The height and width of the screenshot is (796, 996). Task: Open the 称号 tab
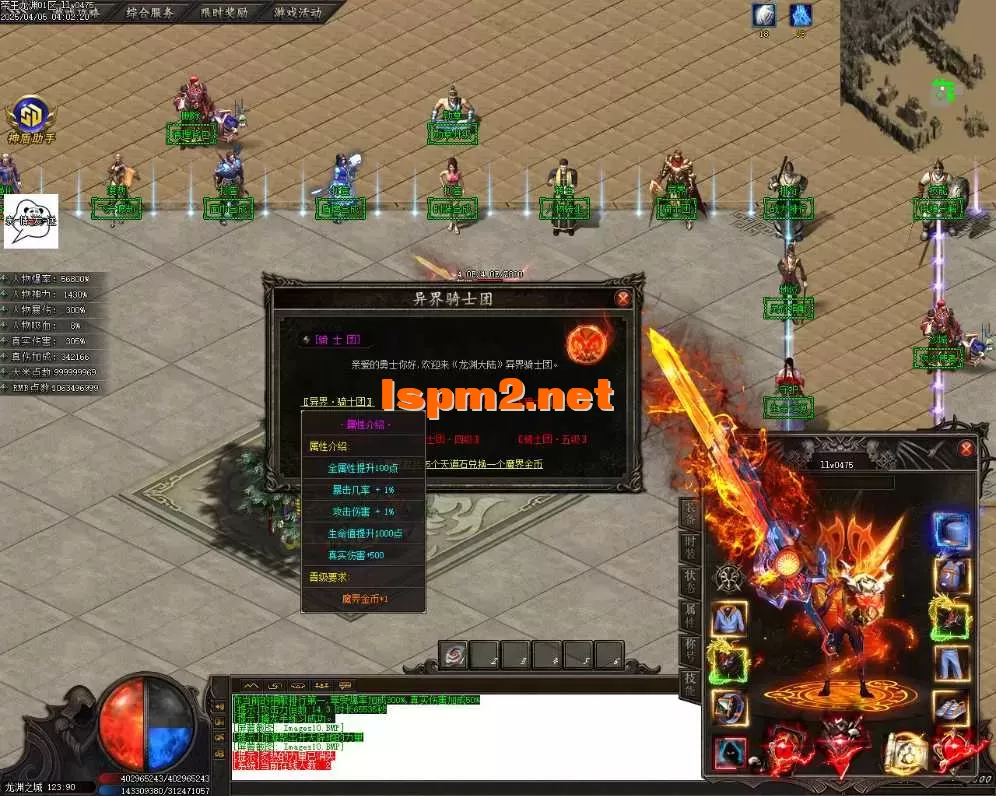coord(690,650)
